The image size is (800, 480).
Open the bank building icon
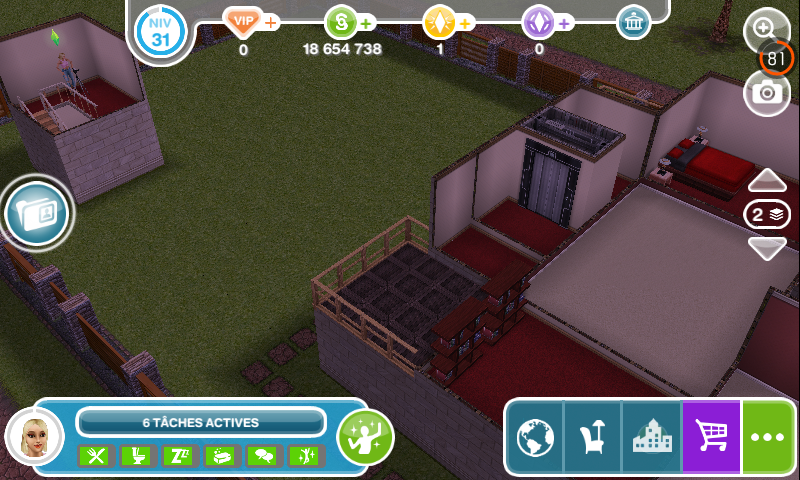(x=633, y=22)
